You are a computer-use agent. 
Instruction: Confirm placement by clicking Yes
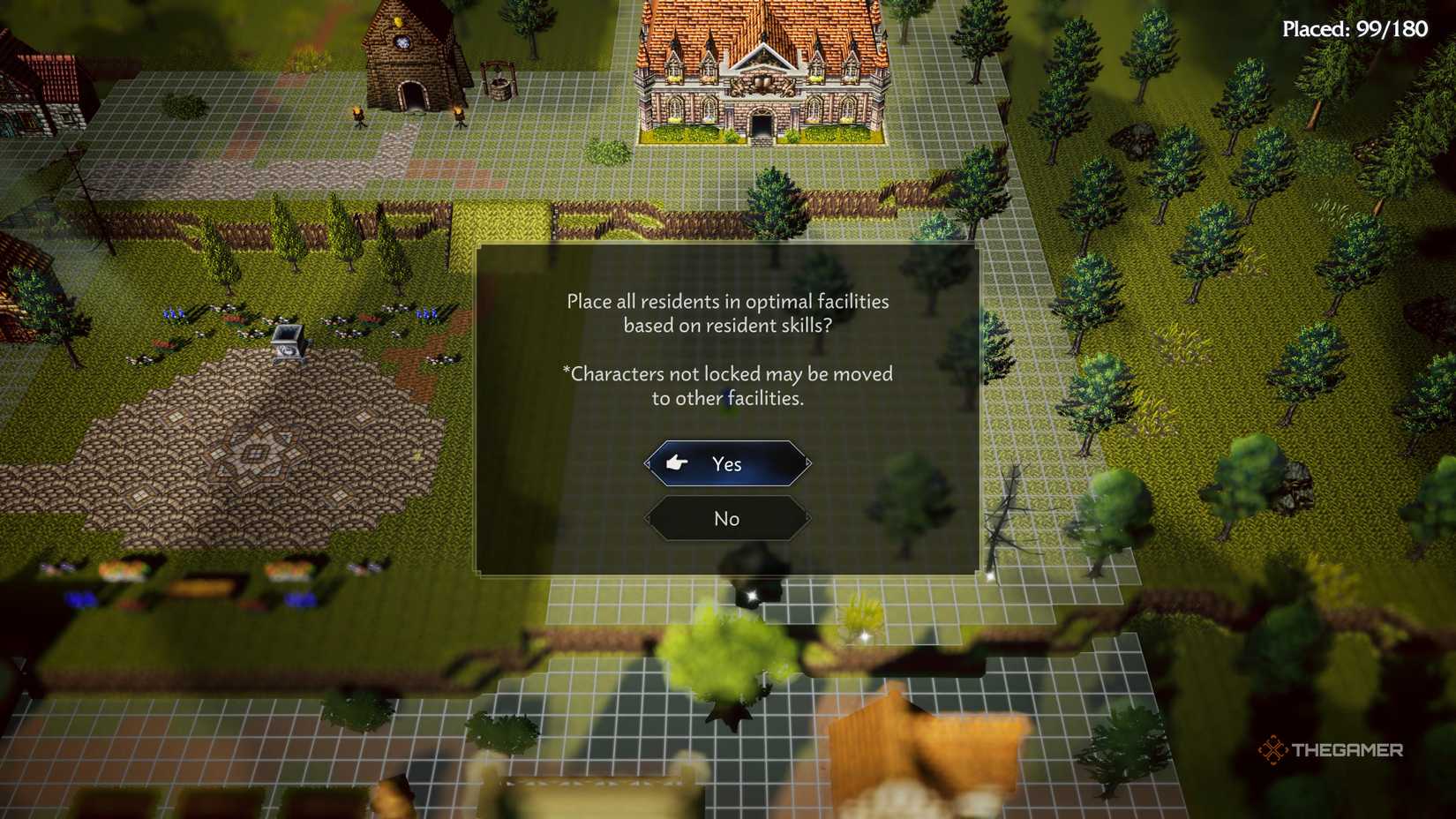726,462
